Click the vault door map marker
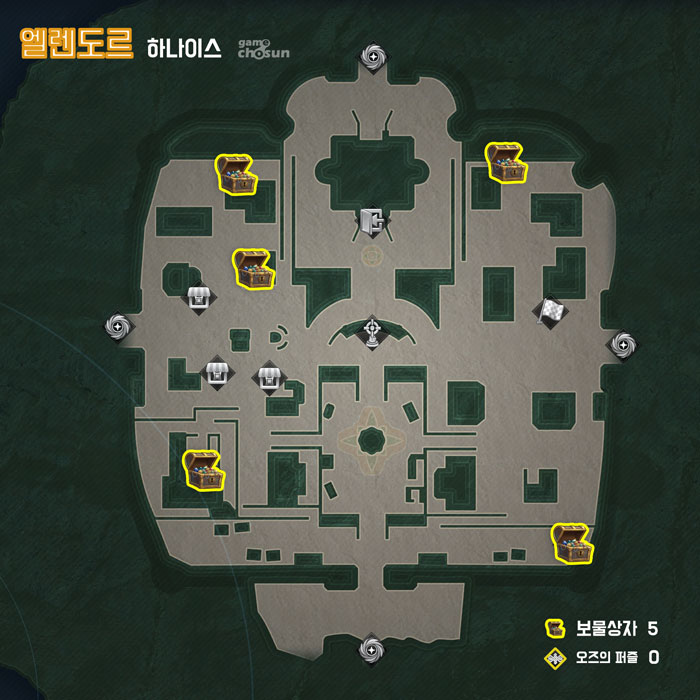 coord(373,221)
